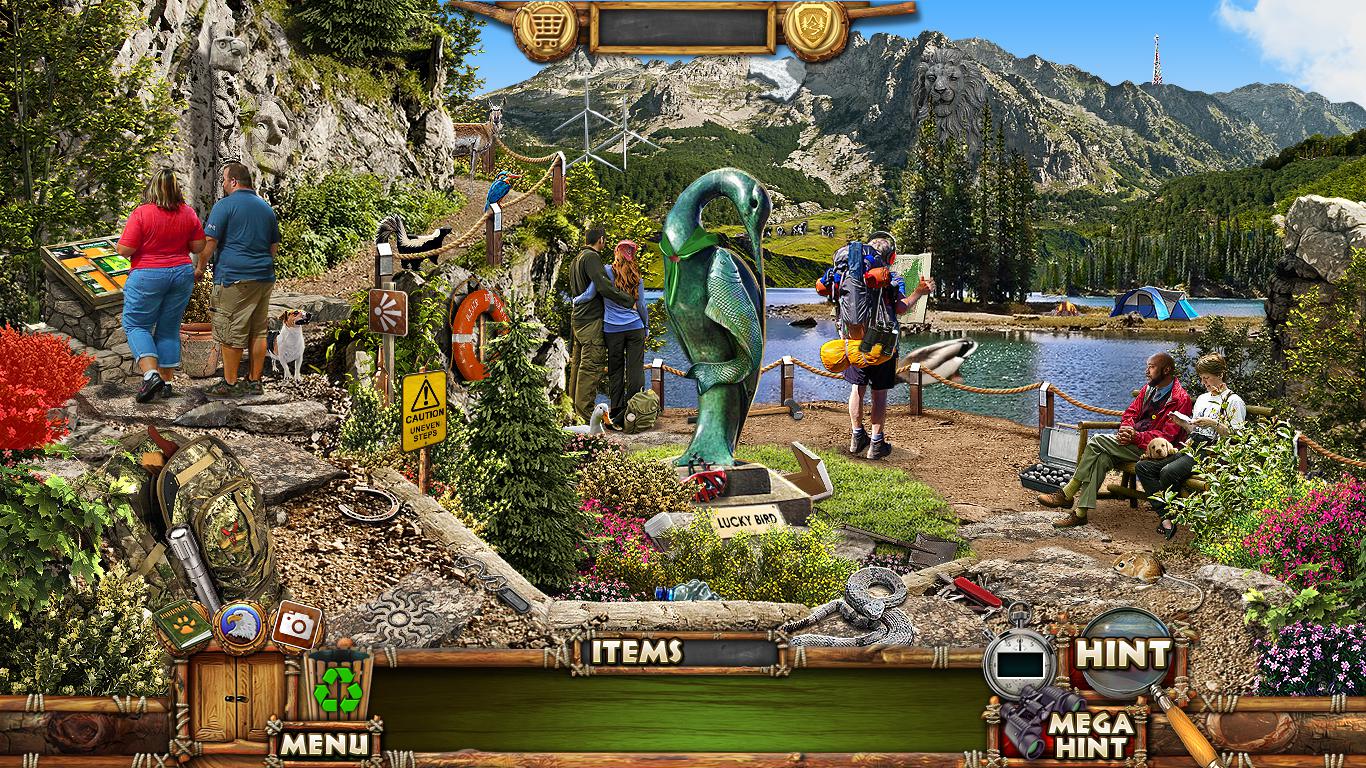
Task: Click the stopwatch timer icon
Action: [x=1019, y=659]
